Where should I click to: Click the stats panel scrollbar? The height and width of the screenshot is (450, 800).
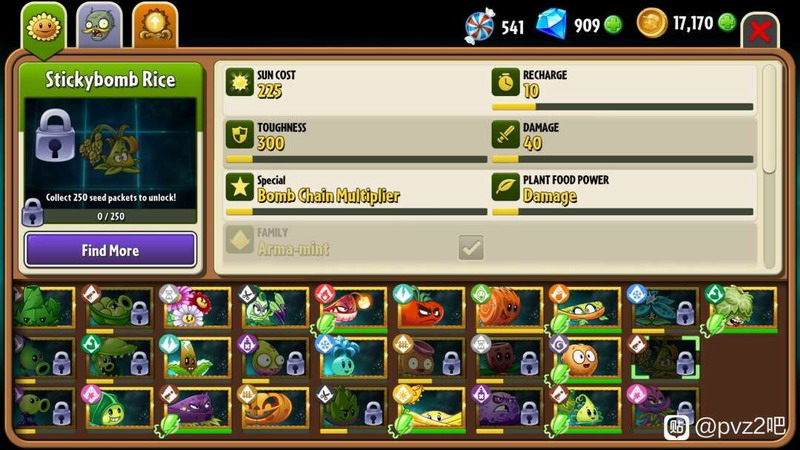pyautogui.click(x=768, y=120)
